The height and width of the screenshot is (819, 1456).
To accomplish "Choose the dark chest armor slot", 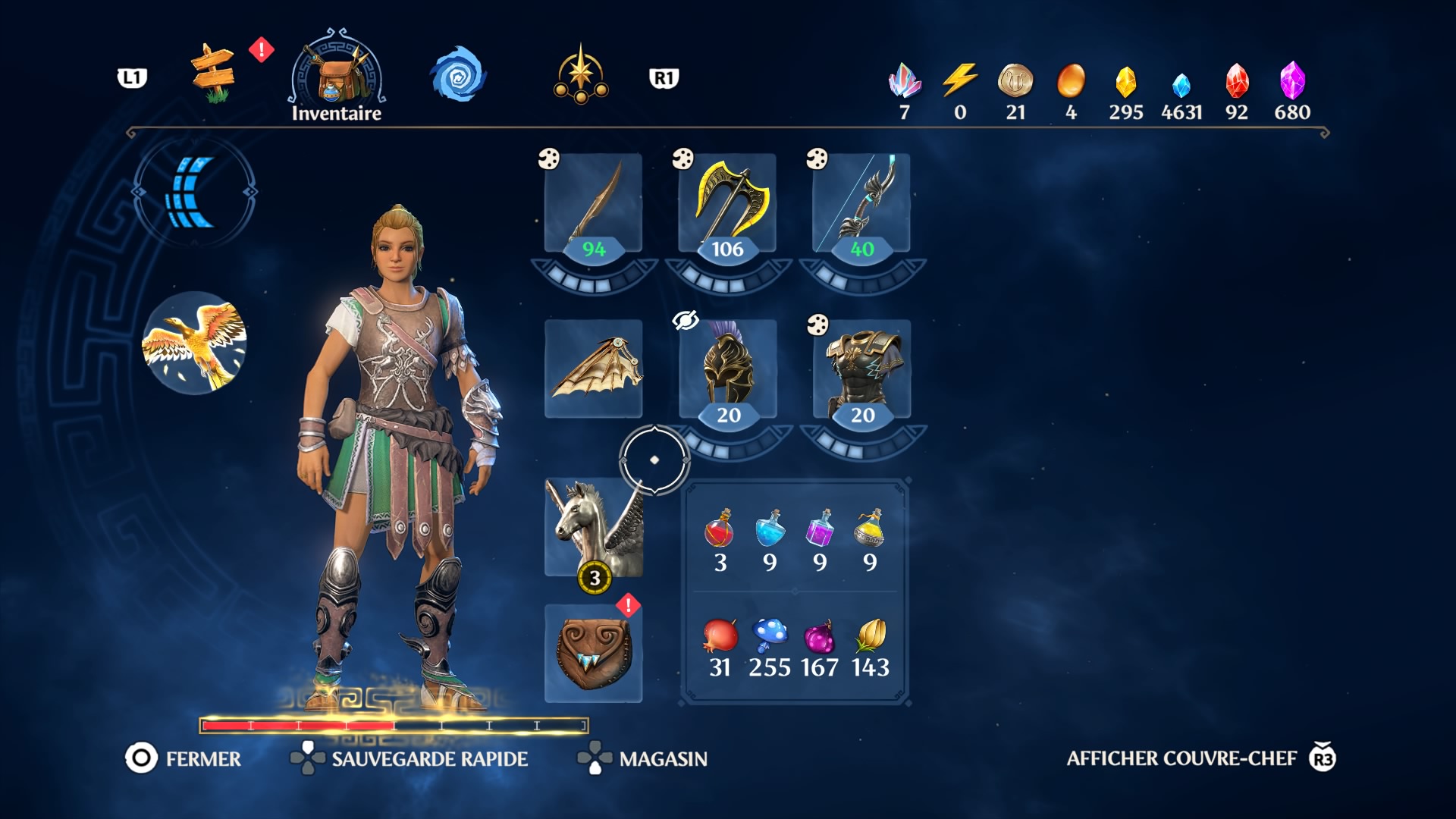I will pyautogui.click(x=861, y=369).
